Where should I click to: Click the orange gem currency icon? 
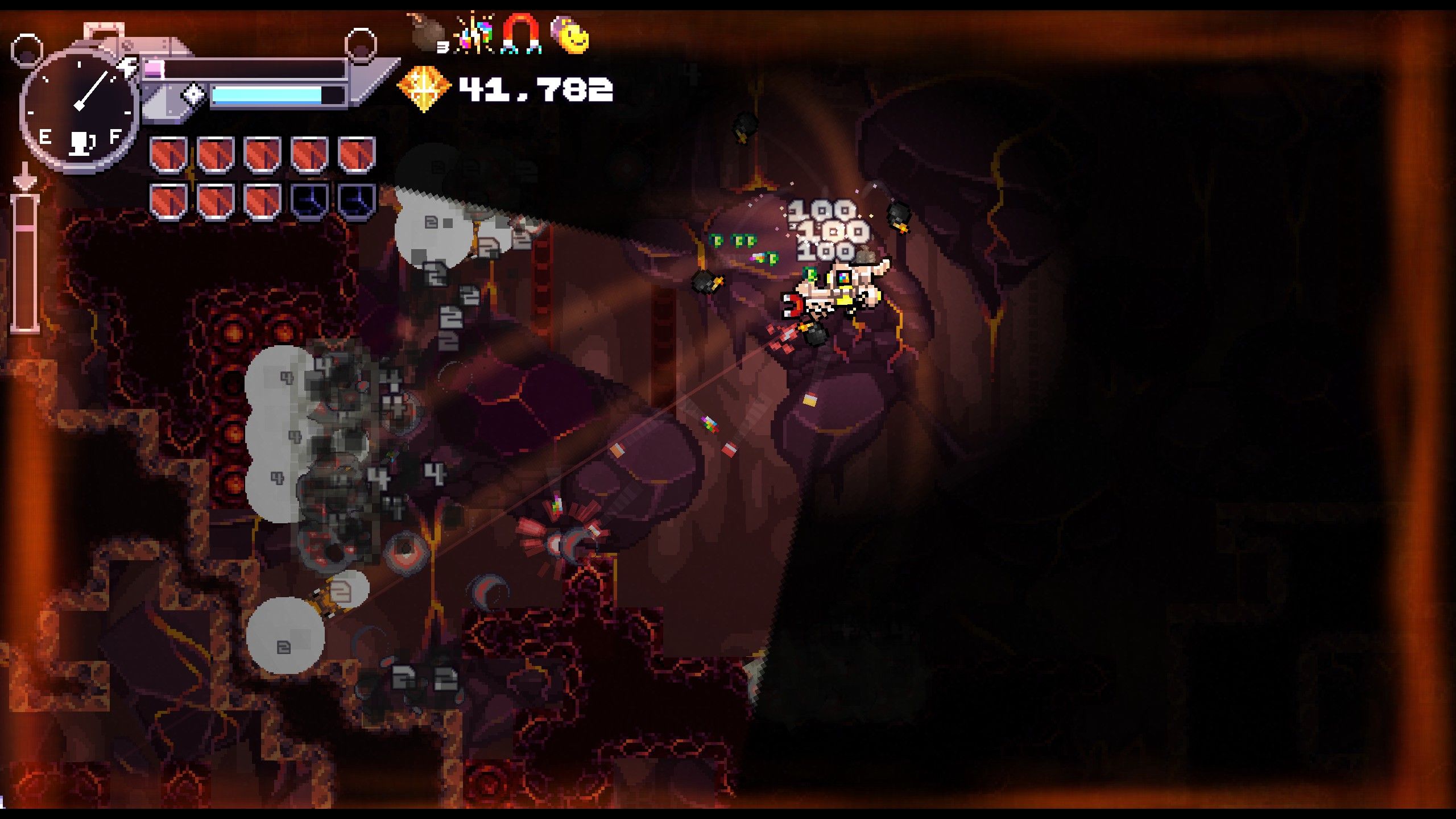coord(423,88)
